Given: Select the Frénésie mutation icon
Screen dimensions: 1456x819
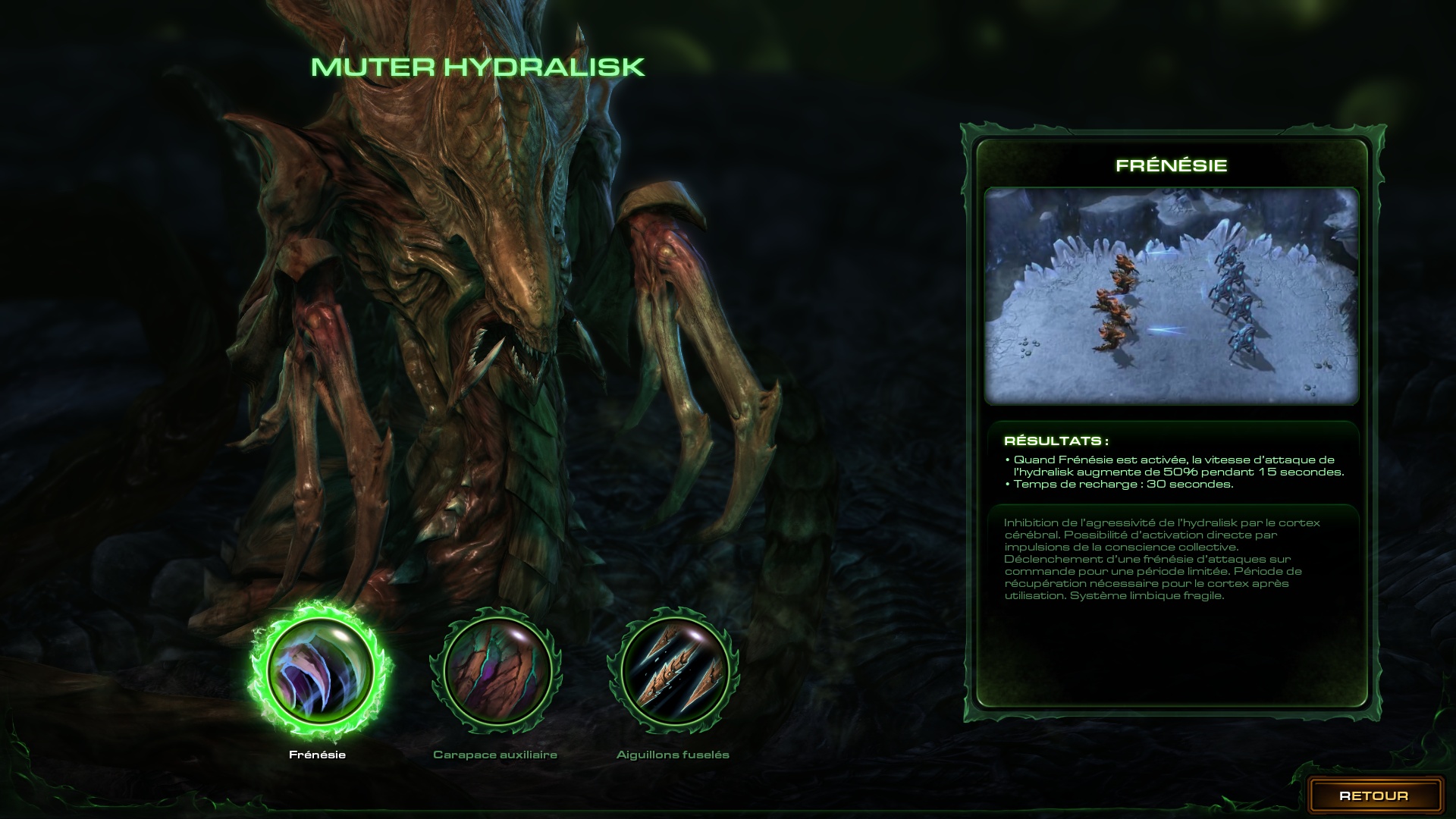Looking at the screenshot, I should [x=320, y=672].
